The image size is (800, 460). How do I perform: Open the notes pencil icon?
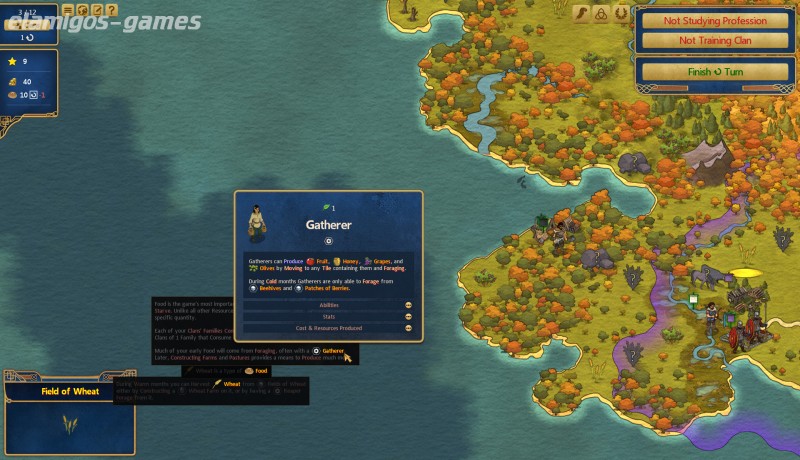point(96,9)
